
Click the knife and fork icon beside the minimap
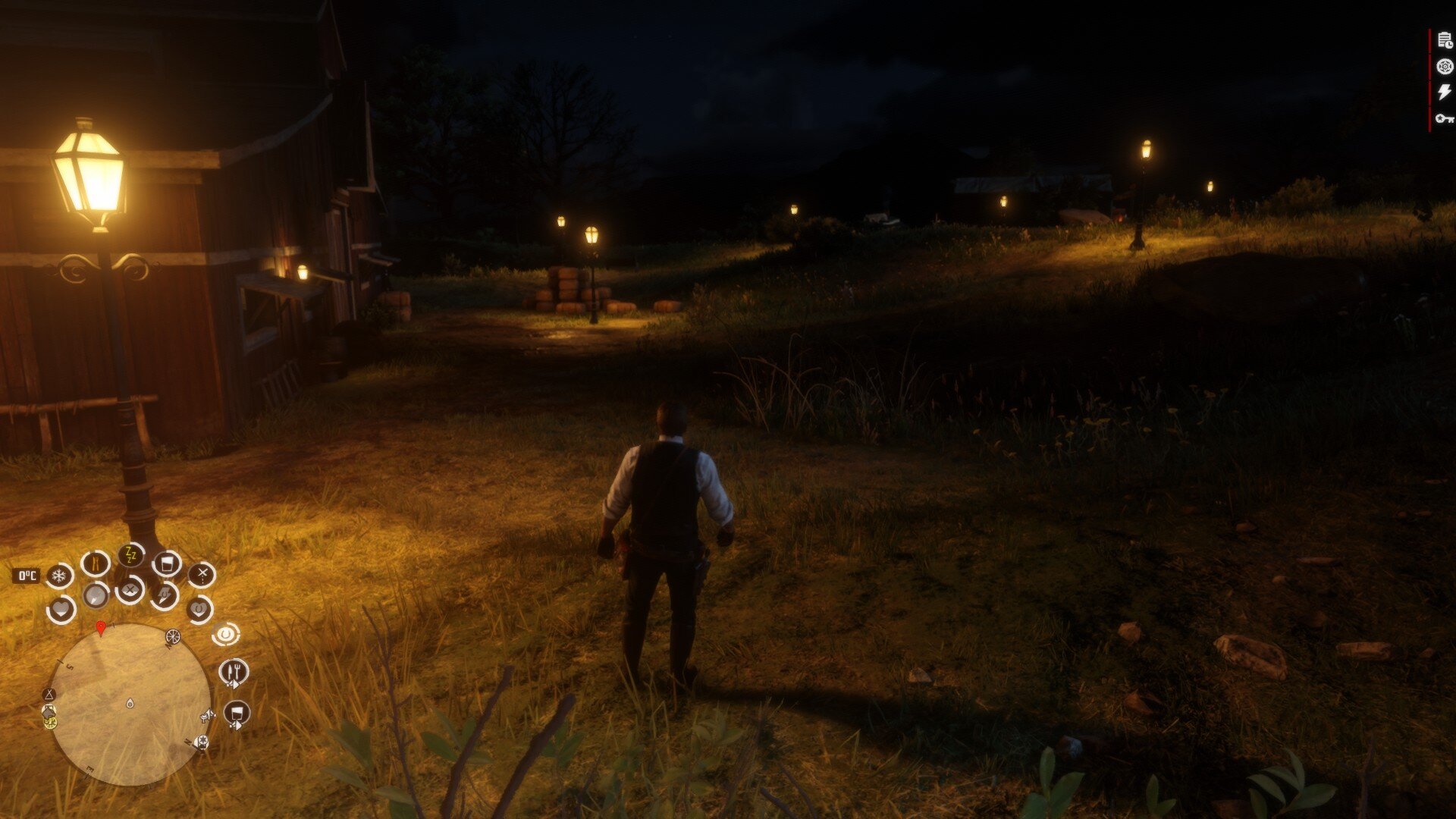(234, 672)
